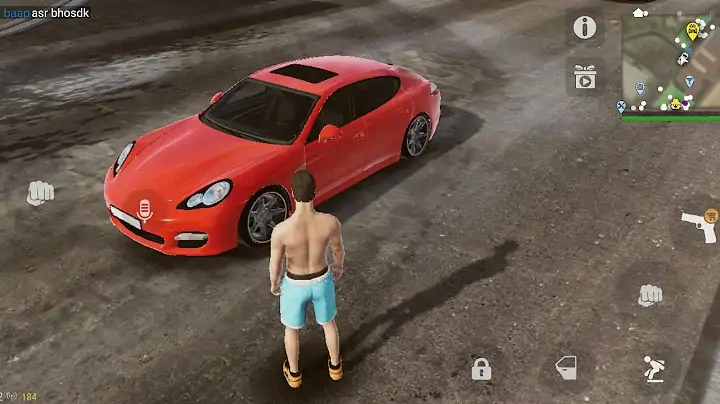Image resolution: width=720 pixels, height=404 pixels.
Task: Open the minimap
Action: click(670, 62)
